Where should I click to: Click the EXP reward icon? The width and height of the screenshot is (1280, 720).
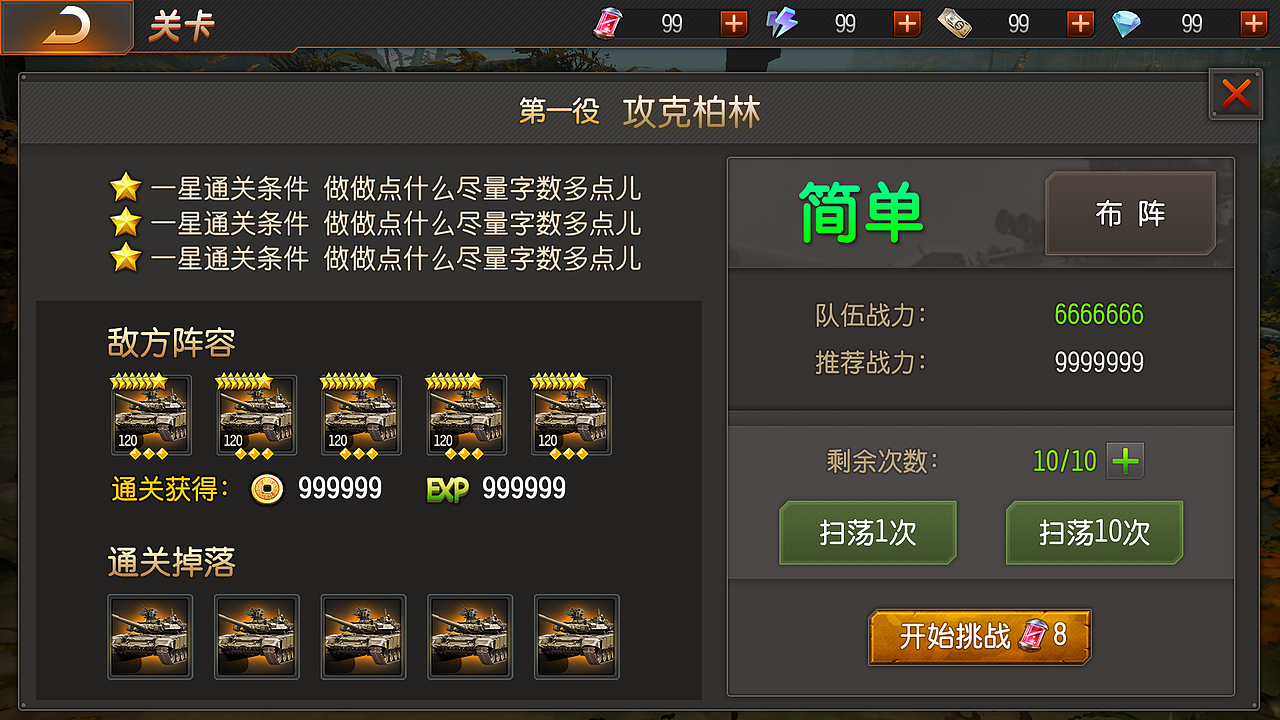[447, 490]
